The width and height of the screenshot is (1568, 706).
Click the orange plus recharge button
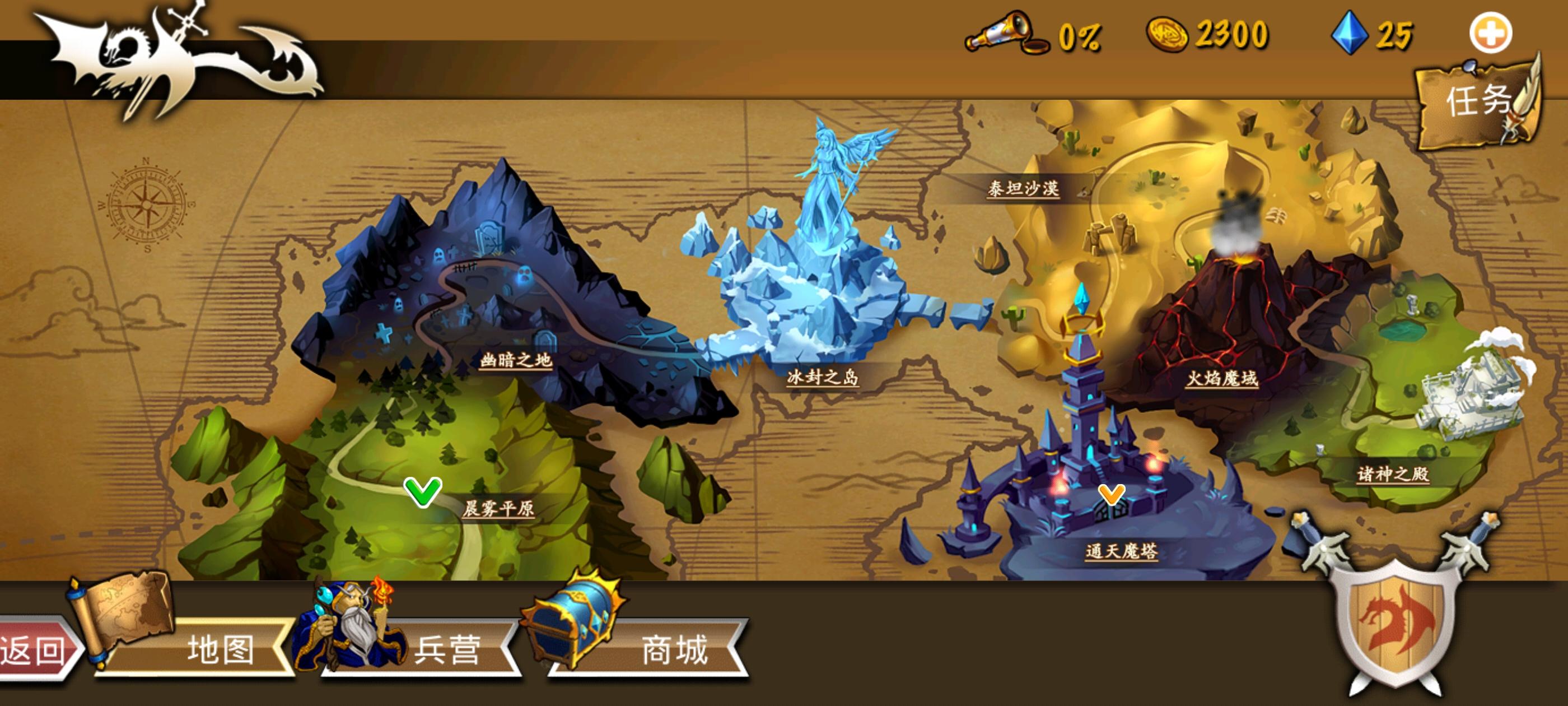click(1492, 34)
